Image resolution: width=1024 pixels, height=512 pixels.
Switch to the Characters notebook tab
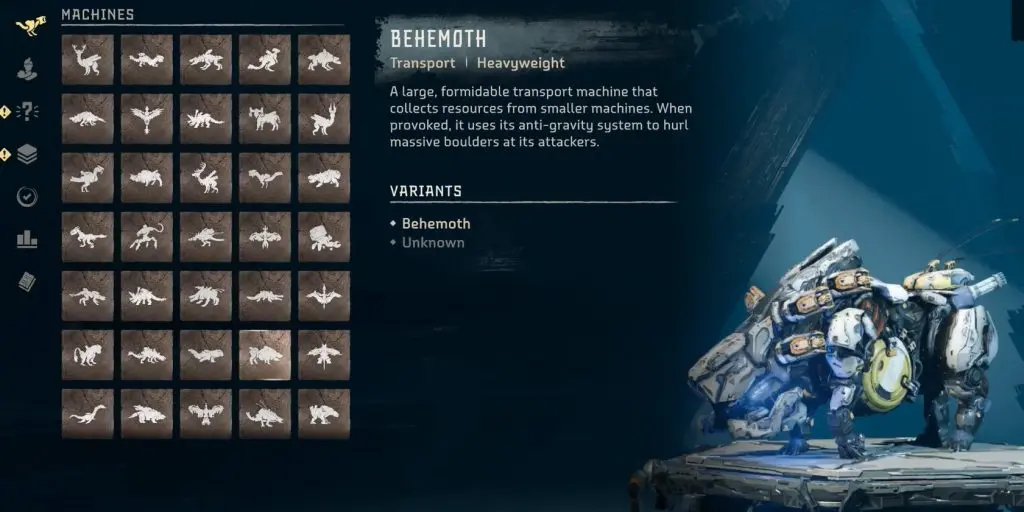point(28,69)
